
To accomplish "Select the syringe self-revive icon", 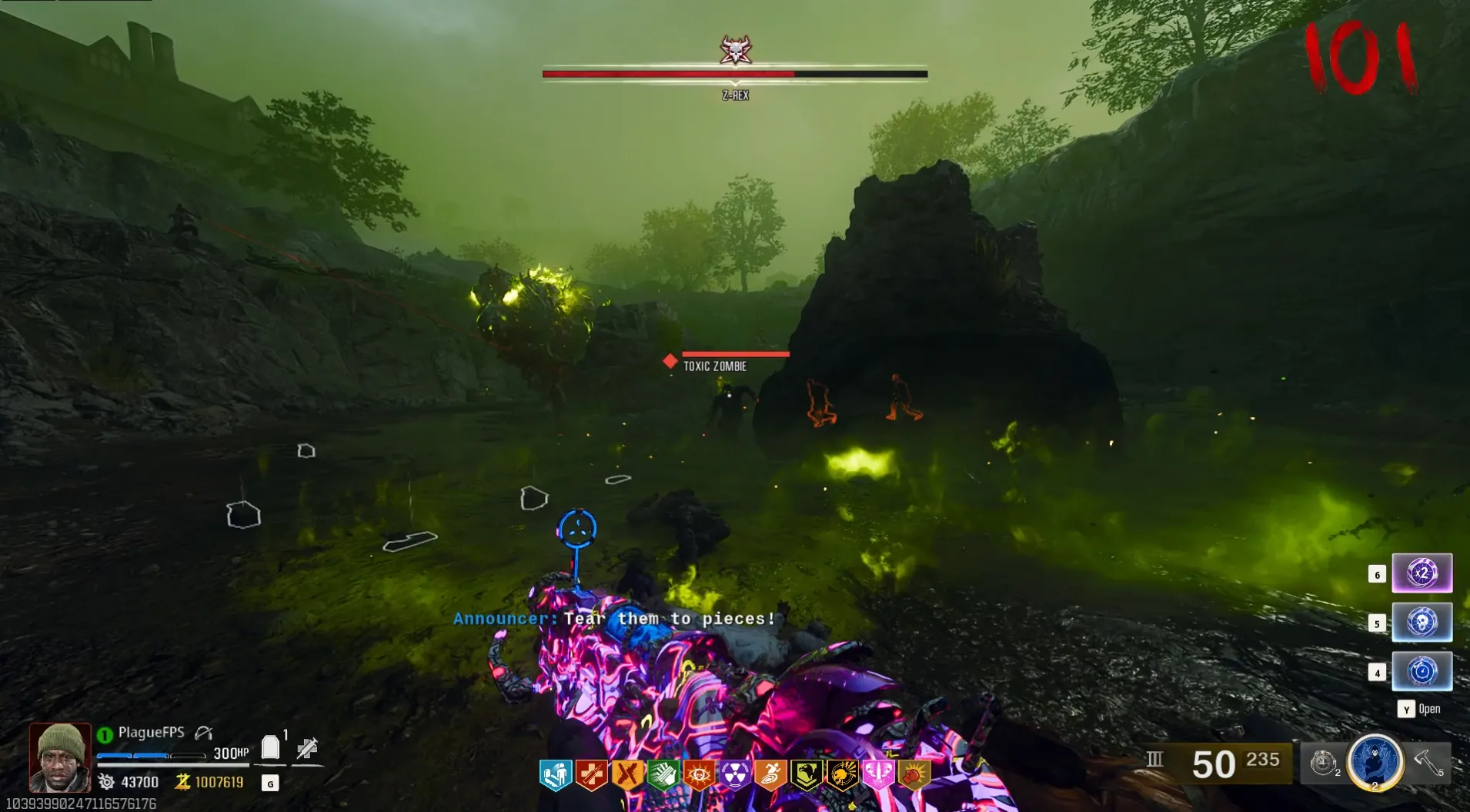I will point(308,747).
